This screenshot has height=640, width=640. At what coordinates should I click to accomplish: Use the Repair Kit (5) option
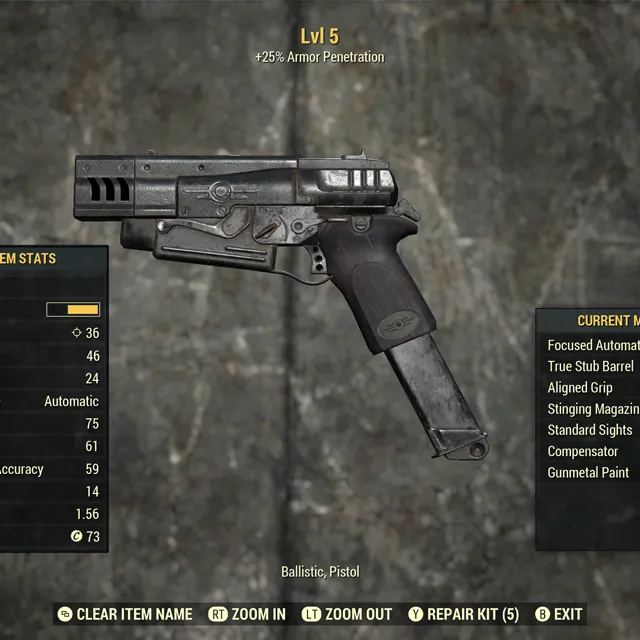(x=464, y=614)
